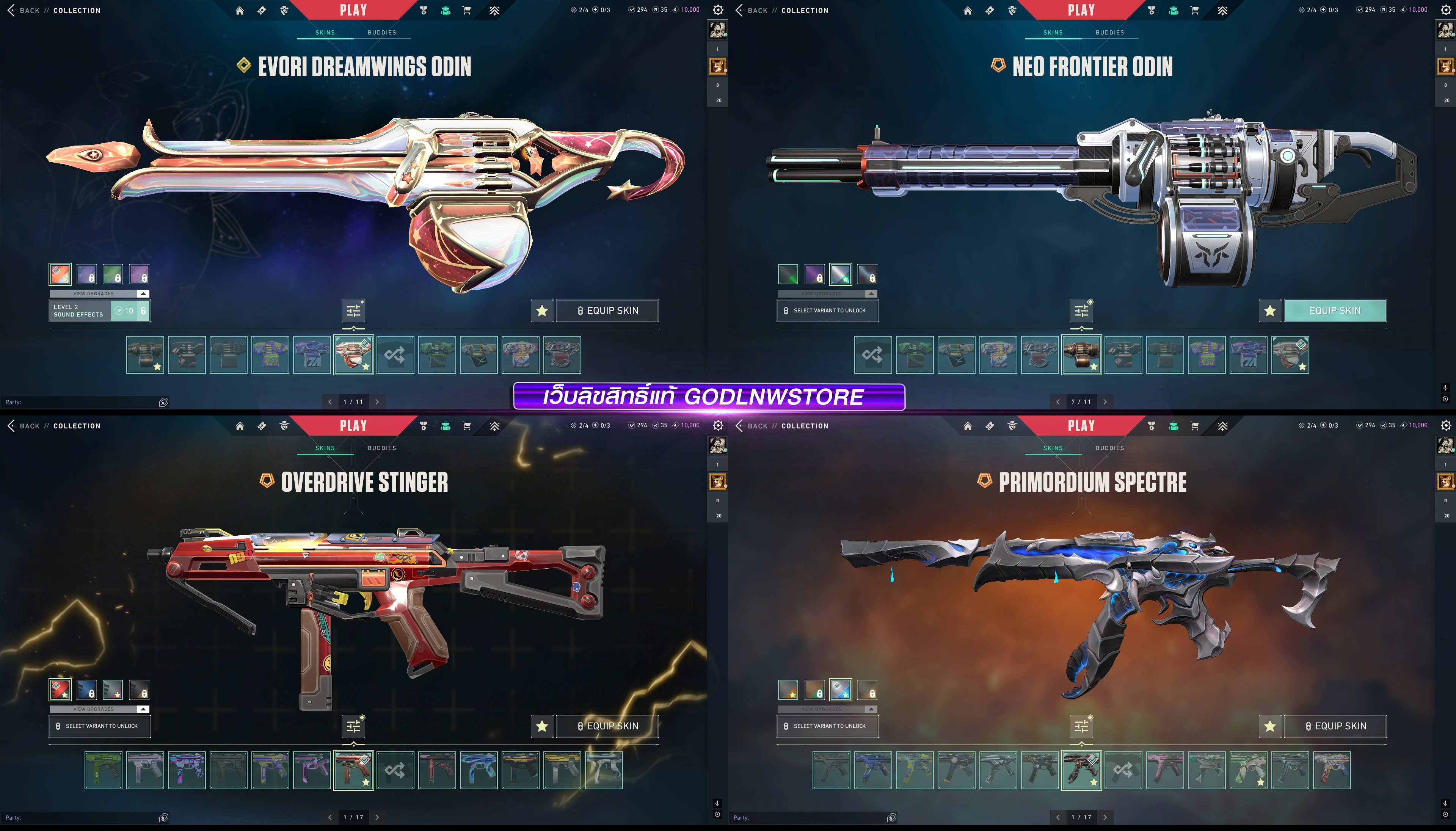Unlock Level 2 Sound Effects upgrade

click(130, 311)
